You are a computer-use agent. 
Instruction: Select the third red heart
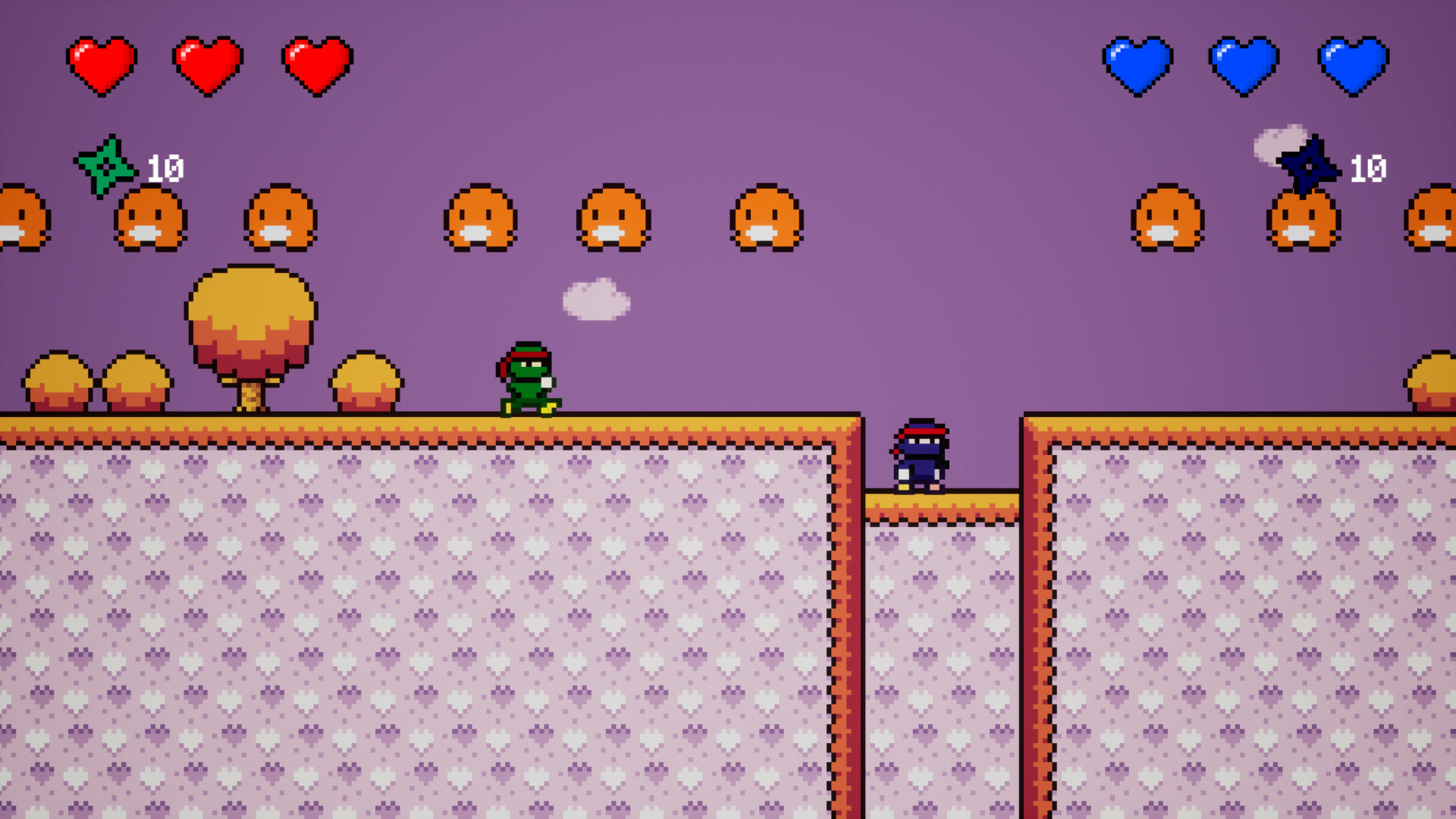pyautogui.click(x=315, y=64)
